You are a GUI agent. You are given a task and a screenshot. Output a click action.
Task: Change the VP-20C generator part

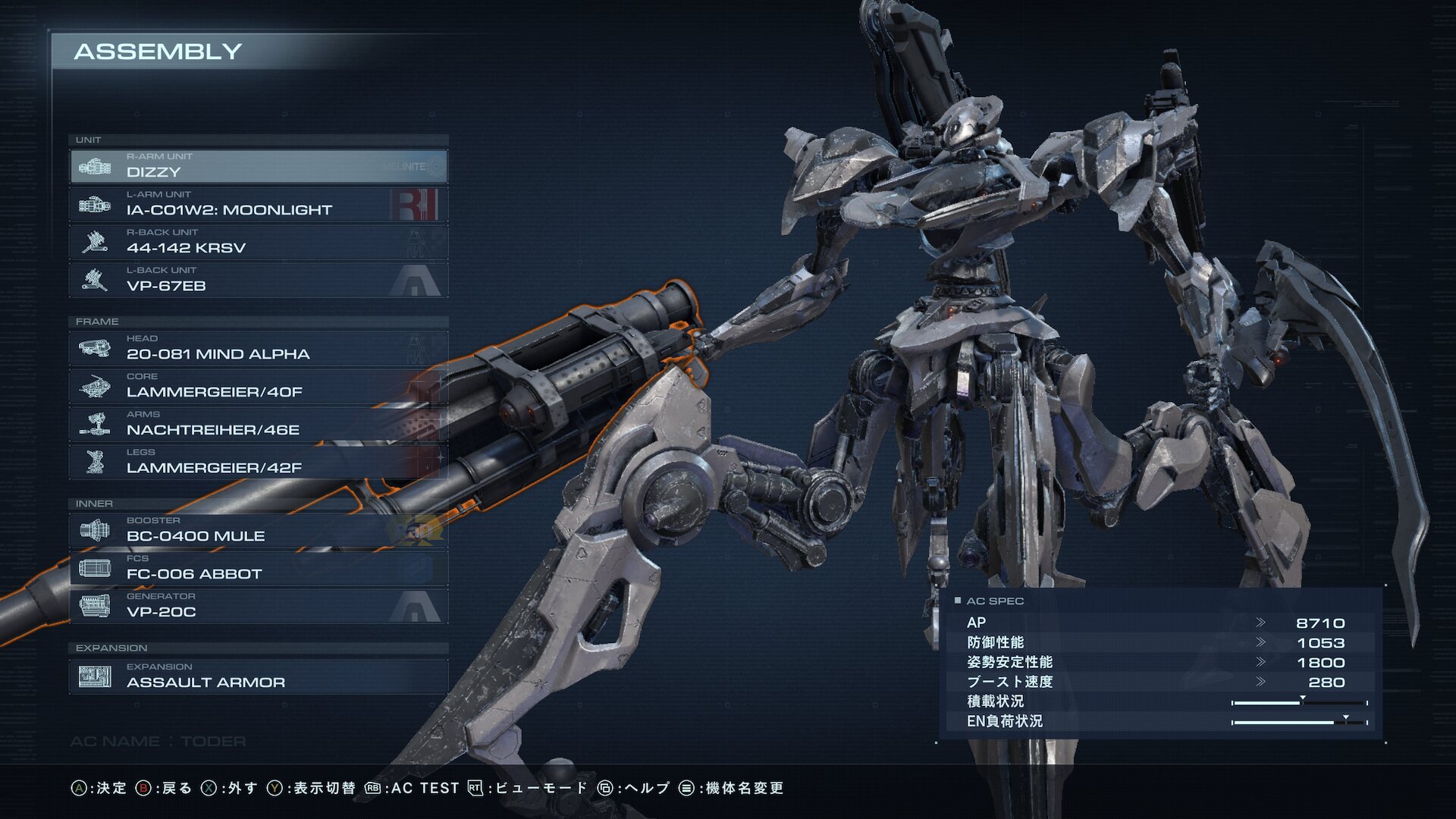pyautogui.click(x=258, y=606)
